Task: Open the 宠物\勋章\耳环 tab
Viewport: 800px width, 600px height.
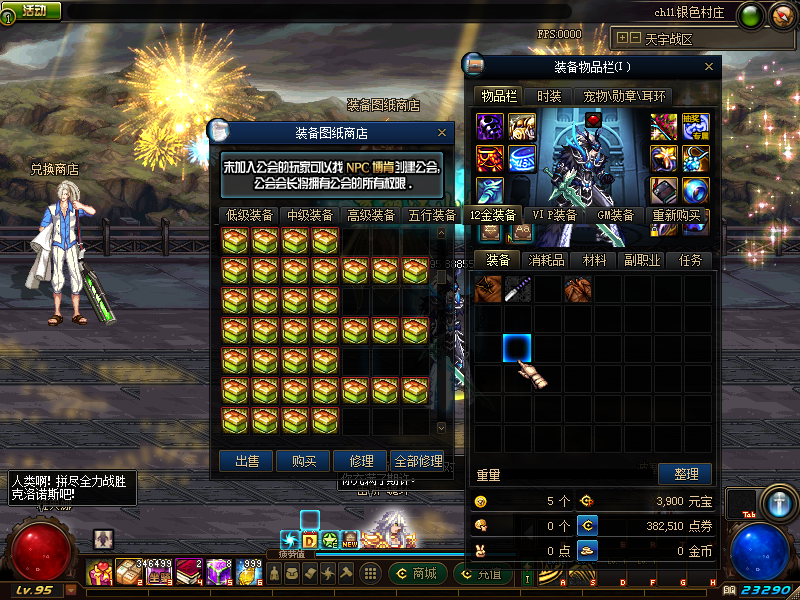Action: (x=623, y=96)
